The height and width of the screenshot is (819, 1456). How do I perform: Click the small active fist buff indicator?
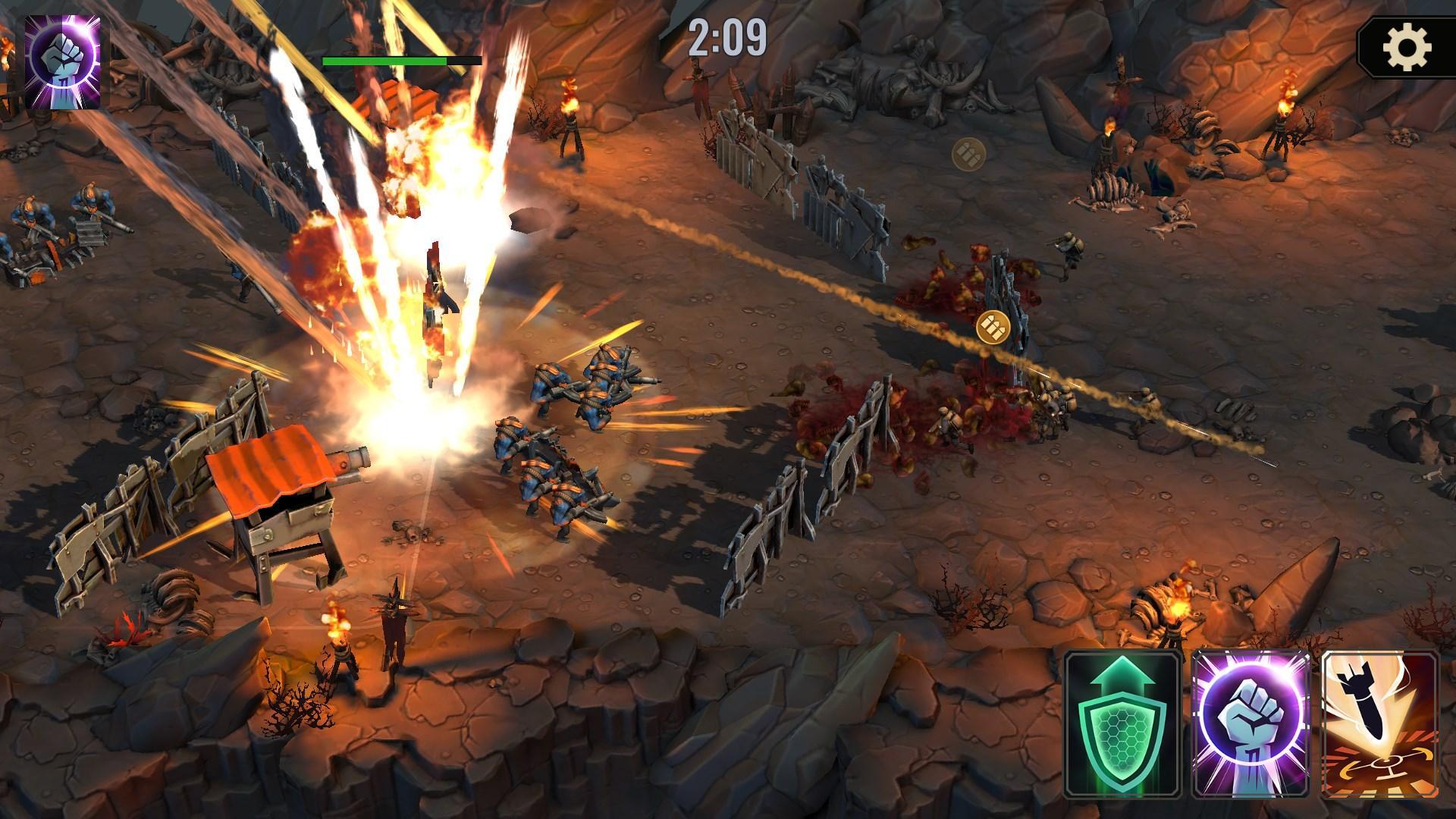pos(63,62)
